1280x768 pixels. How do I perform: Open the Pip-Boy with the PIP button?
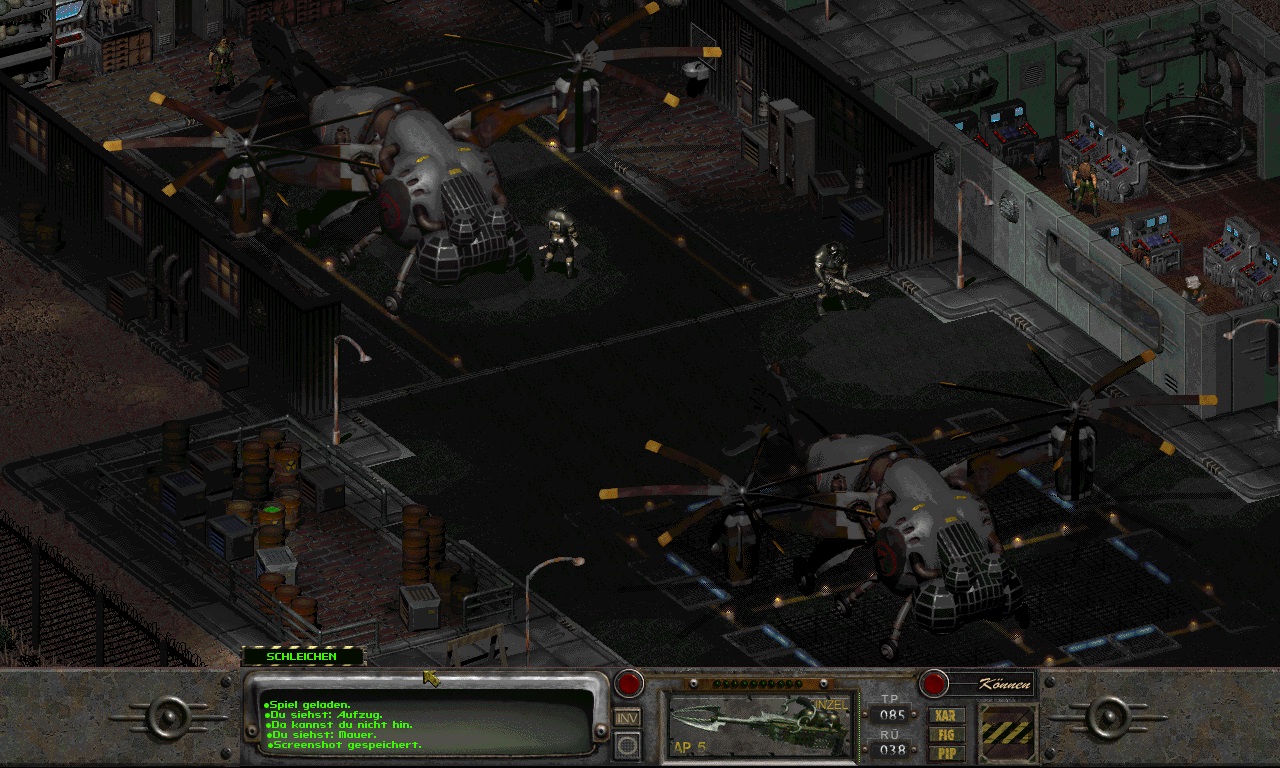946,751
